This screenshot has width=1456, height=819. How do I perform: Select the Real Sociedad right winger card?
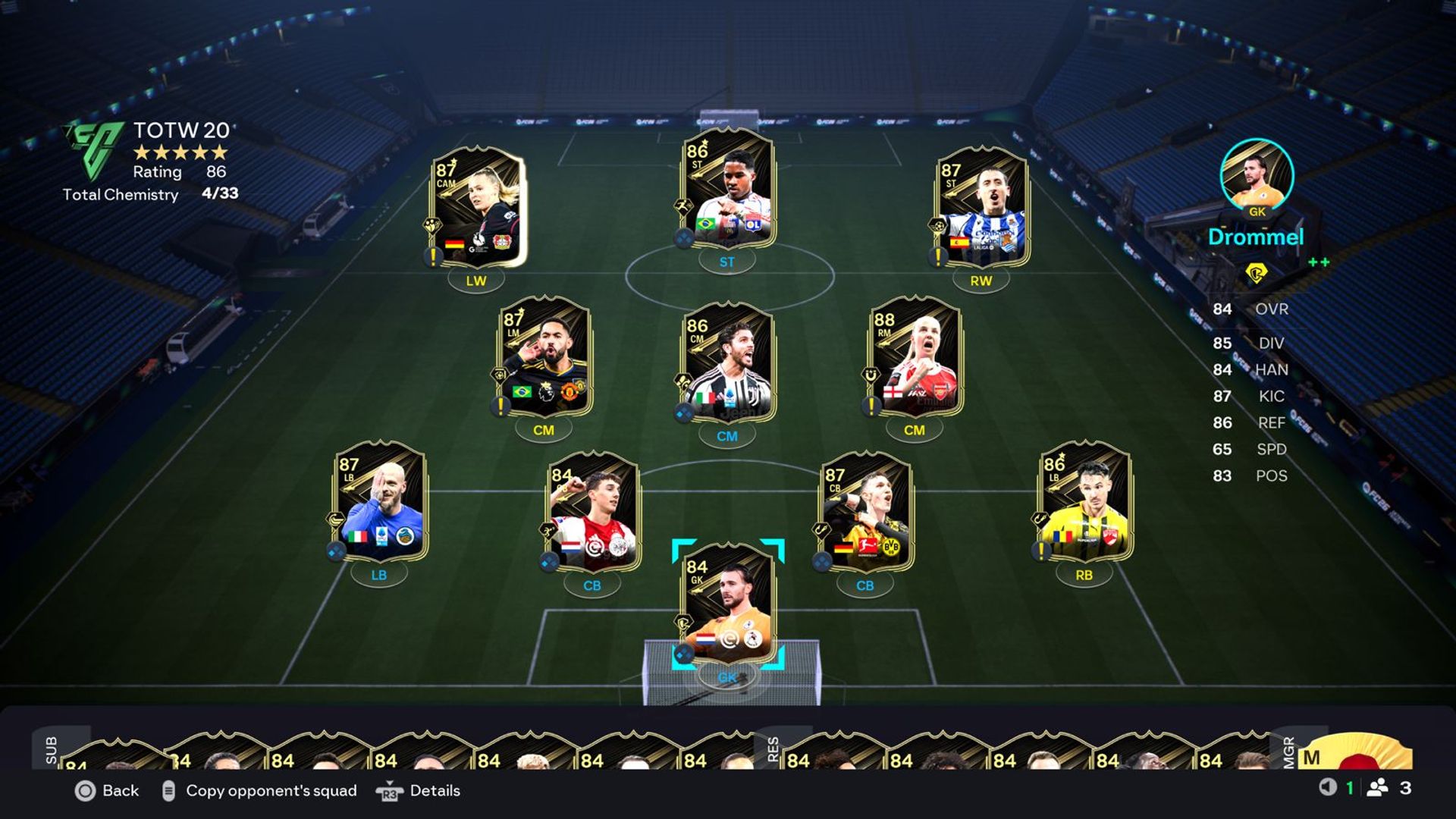point(981,207)
